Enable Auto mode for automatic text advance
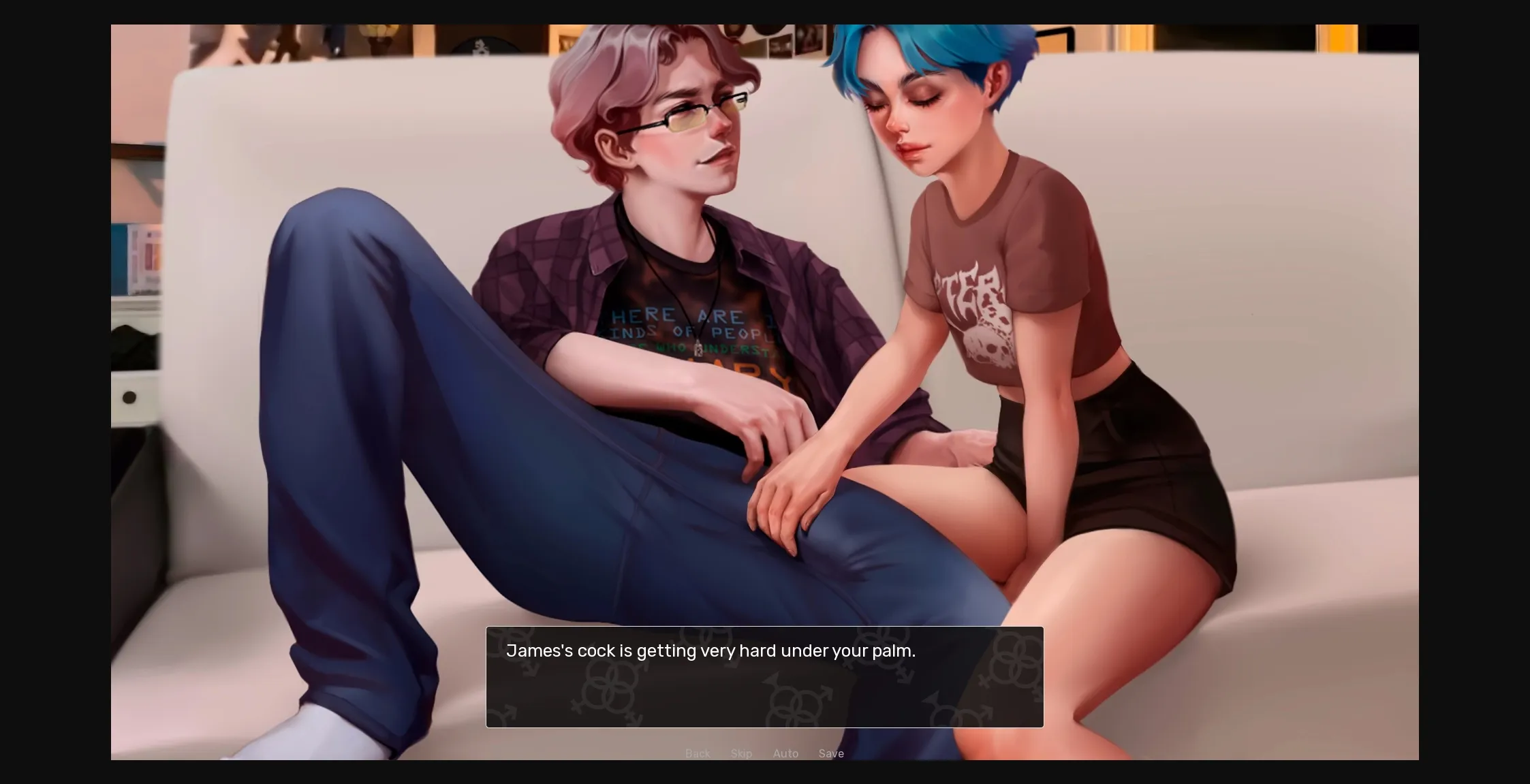1530x784 pixels. [x=785, y=753]
